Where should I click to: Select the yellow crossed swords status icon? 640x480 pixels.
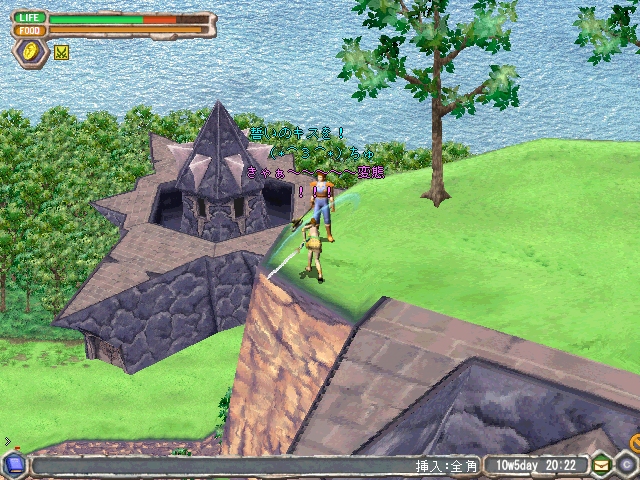pyautogui.click(x=61, y=52)
